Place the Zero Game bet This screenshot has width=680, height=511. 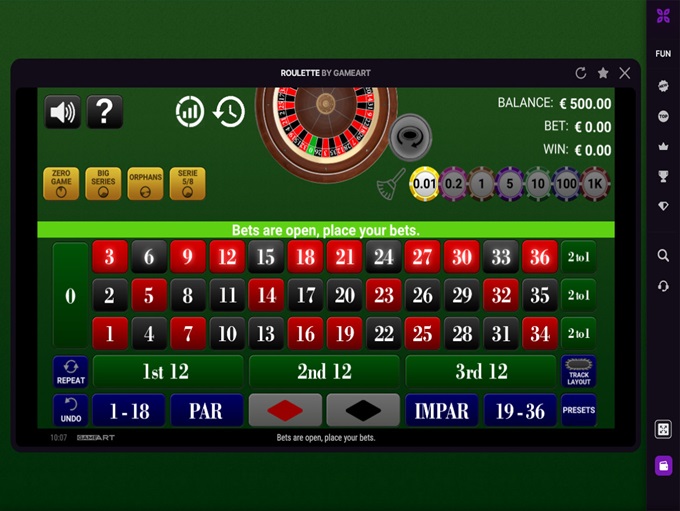click(61, 184)
